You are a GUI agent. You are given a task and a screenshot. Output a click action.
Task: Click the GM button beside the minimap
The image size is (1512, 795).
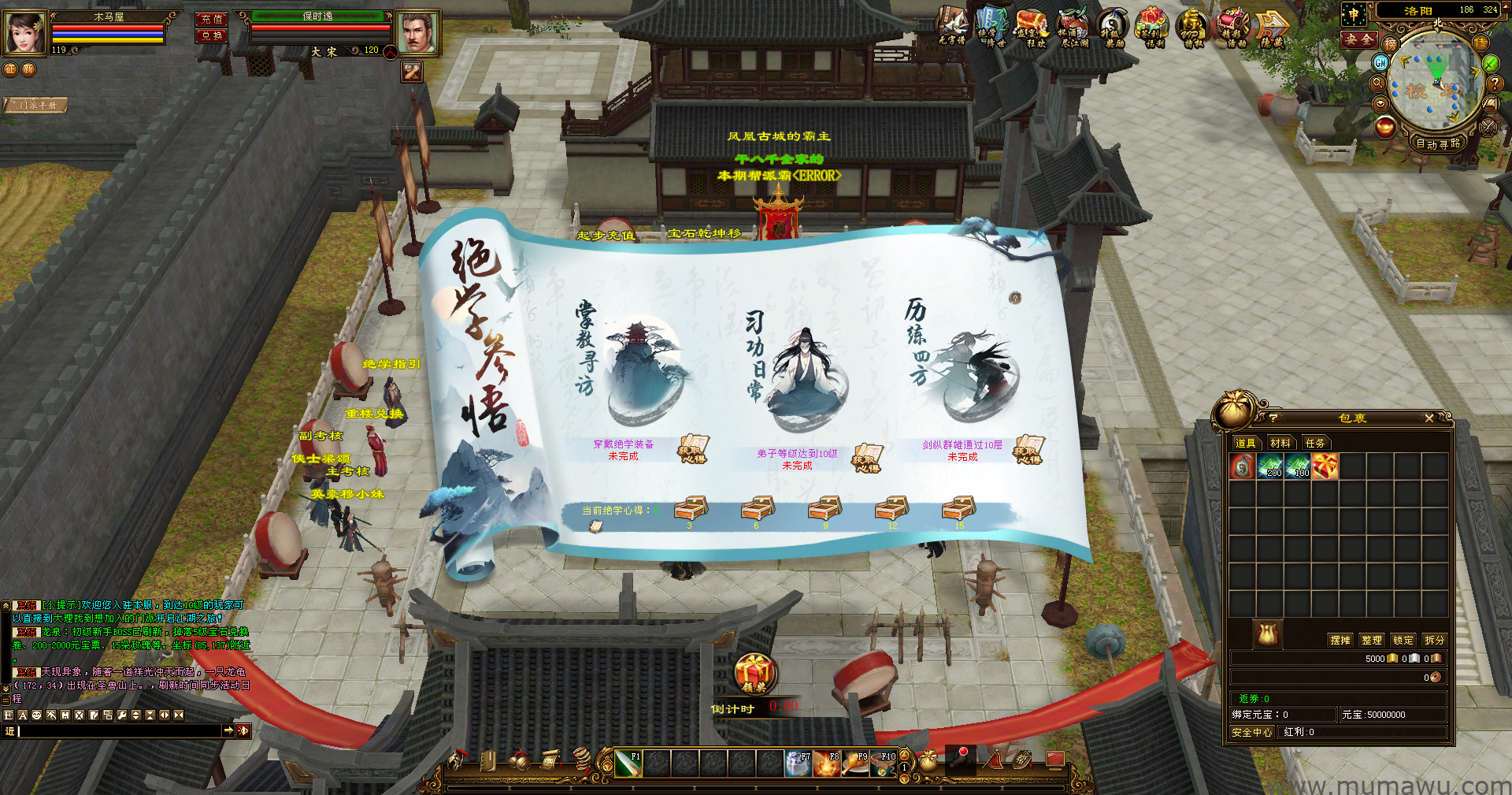pyautogui.click(x=1380, y=62)
